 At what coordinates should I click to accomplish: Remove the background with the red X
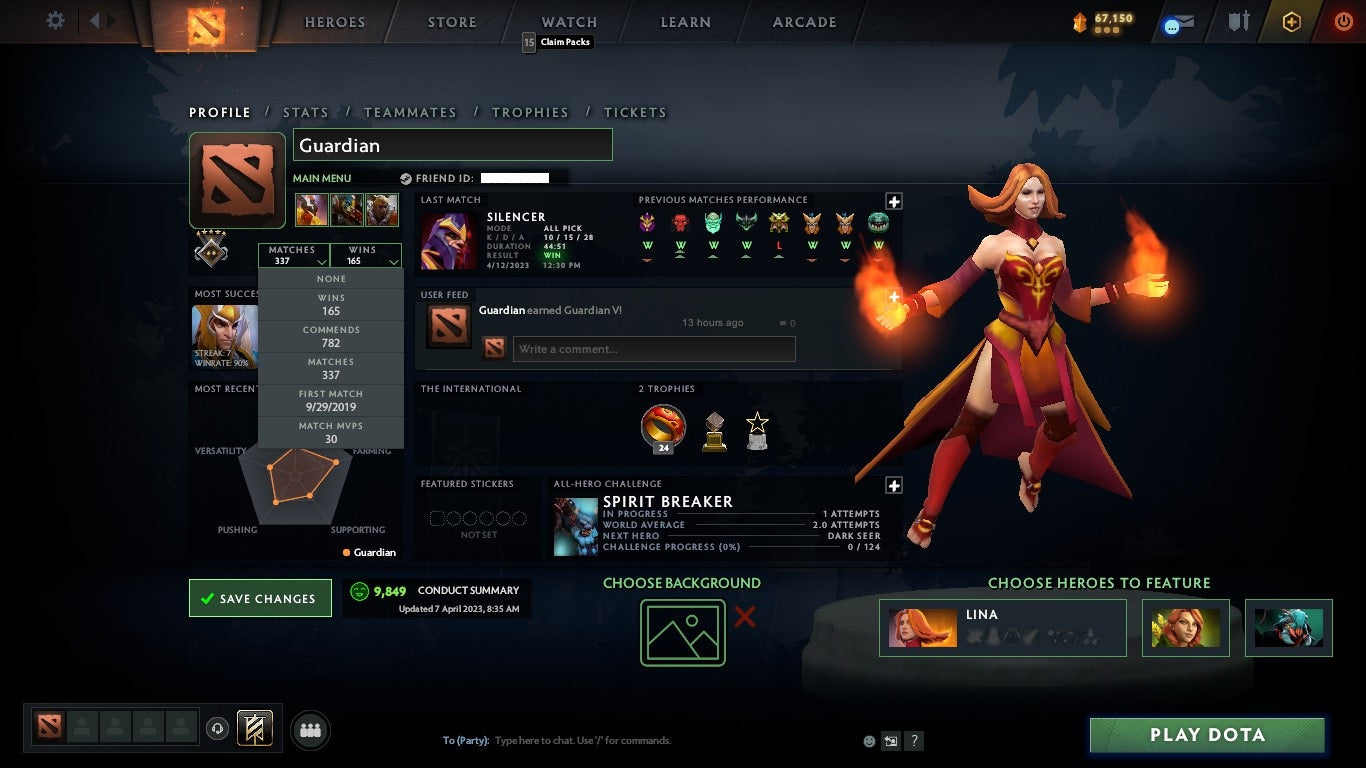(x=745, y=618)
